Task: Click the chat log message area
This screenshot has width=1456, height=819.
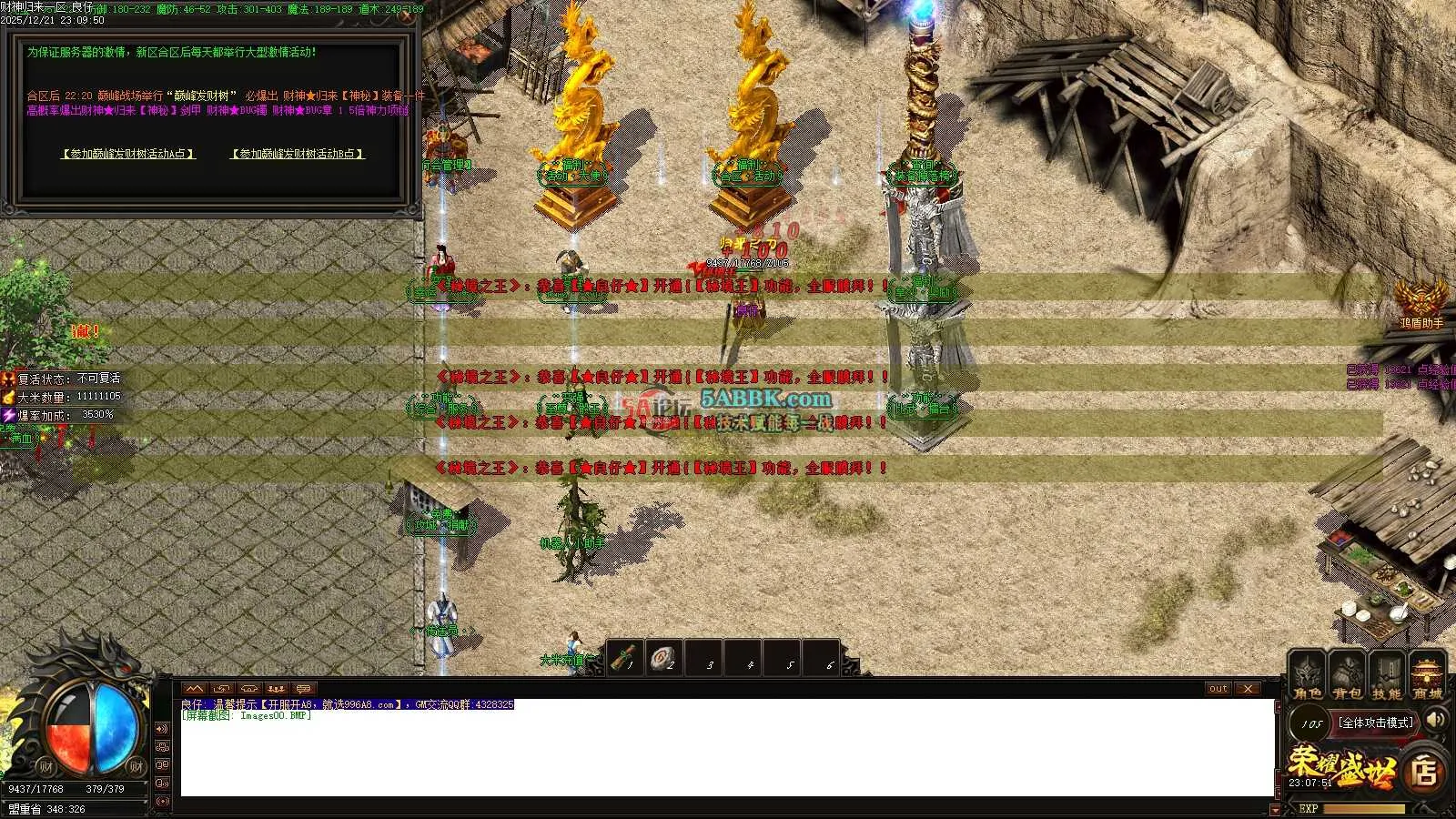Action: pos(726,748)
